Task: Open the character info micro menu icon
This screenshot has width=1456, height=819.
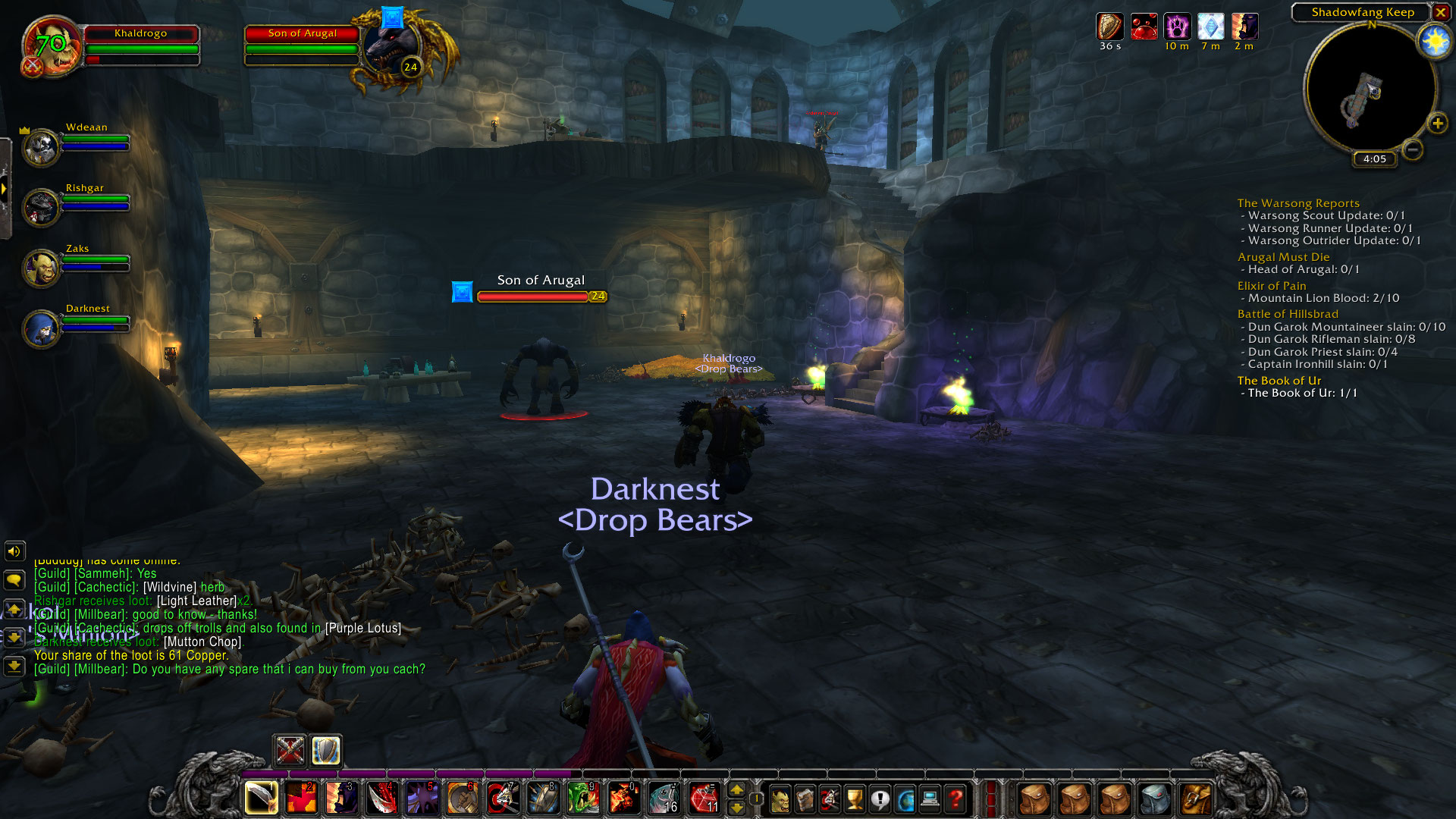Action: [x=780, y=798]
